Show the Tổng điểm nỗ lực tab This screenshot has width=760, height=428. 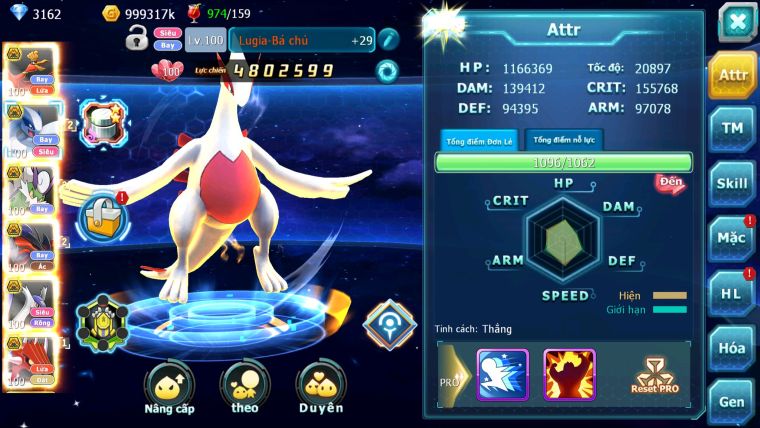tap(565, 140)
